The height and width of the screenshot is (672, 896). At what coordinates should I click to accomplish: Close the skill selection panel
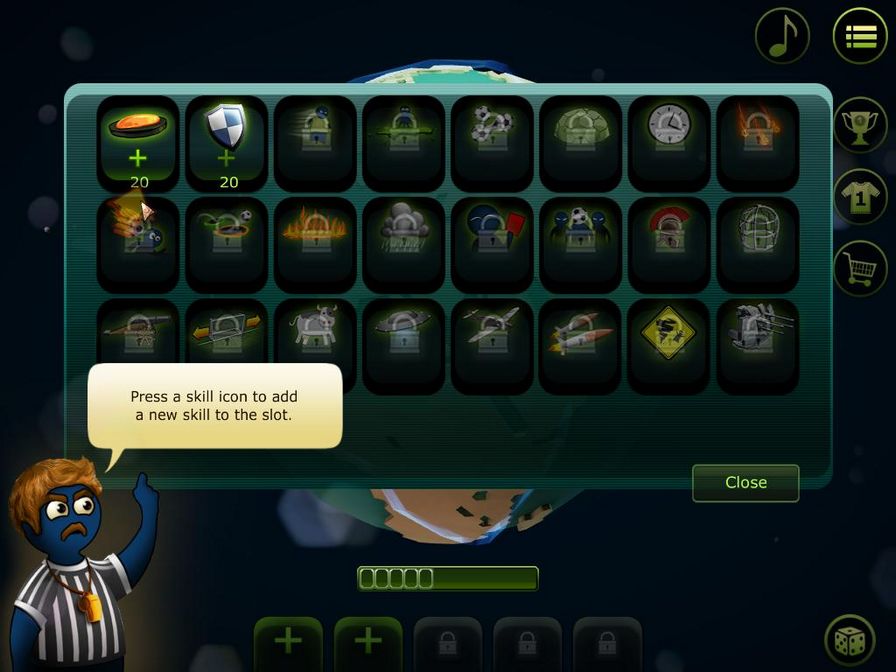coord(745,482)
